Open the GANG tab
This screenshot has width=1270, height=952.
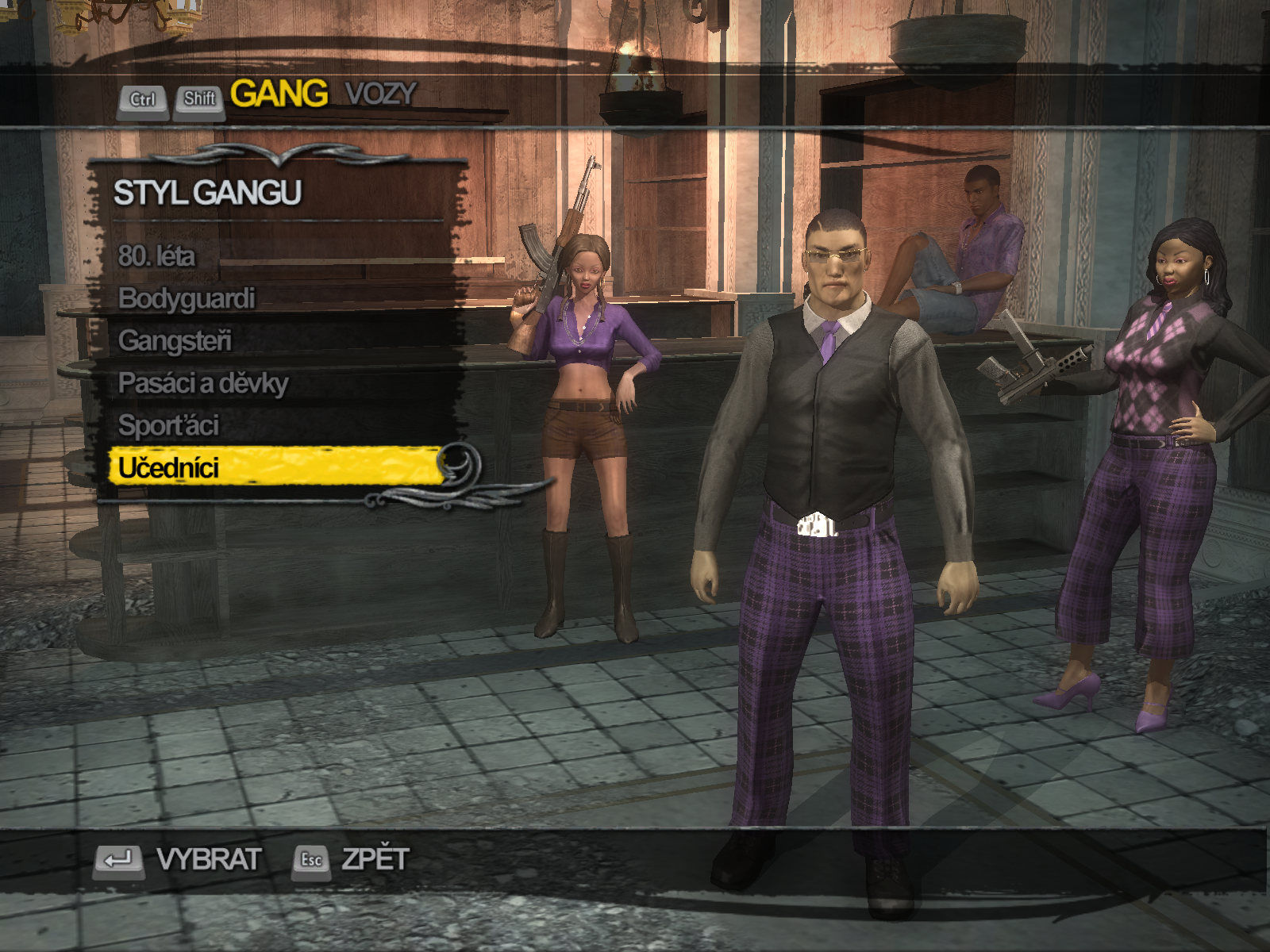coord(279,94)
